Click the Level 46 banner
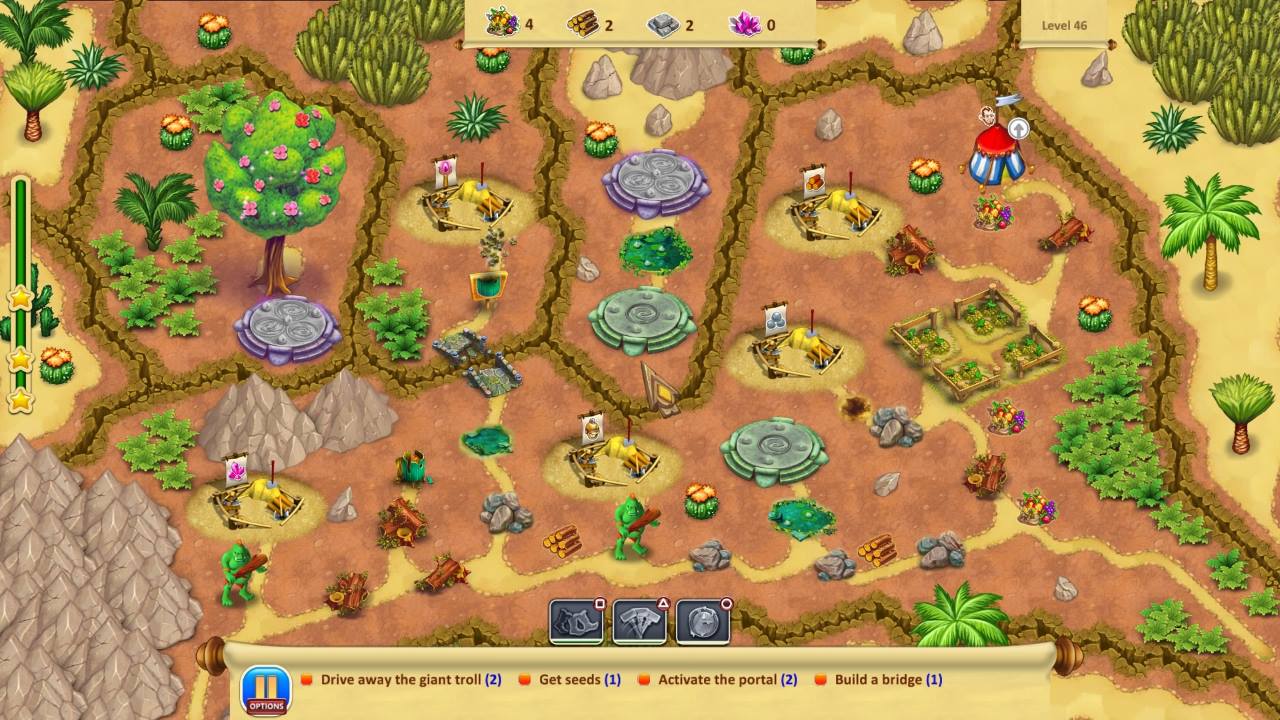 tap(1063, 25)
